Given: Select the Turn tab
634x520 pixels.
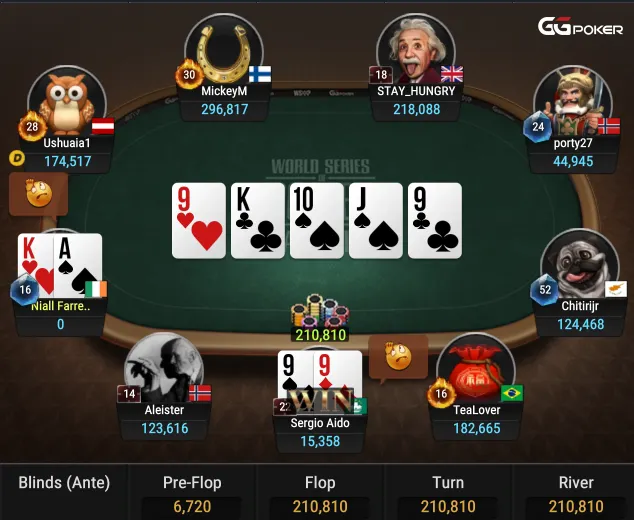Looking at the screenshot, I should point(448,492).
